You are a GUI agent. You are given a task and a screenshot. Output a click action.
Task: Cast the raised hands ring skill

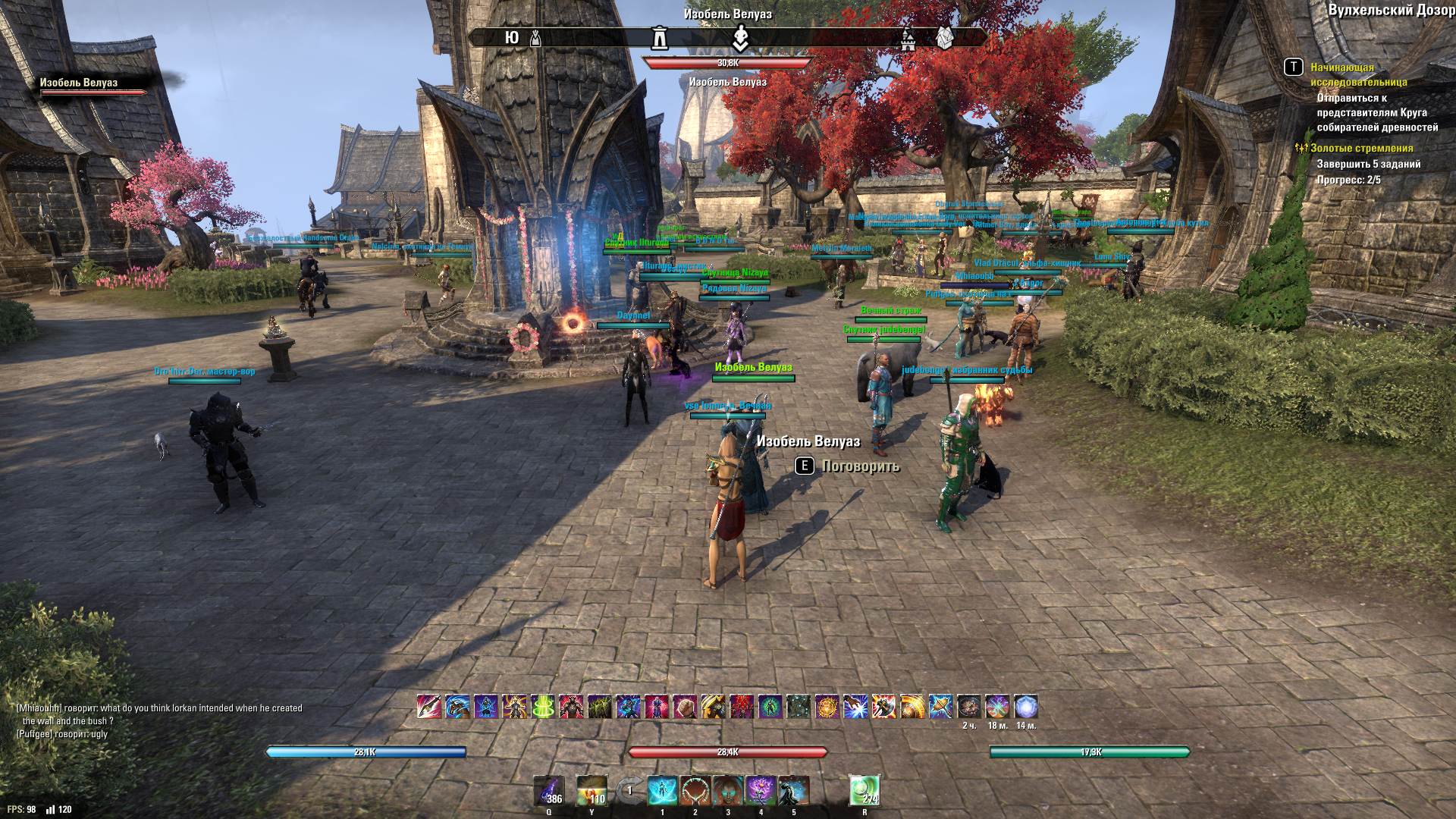click(695, 791)
